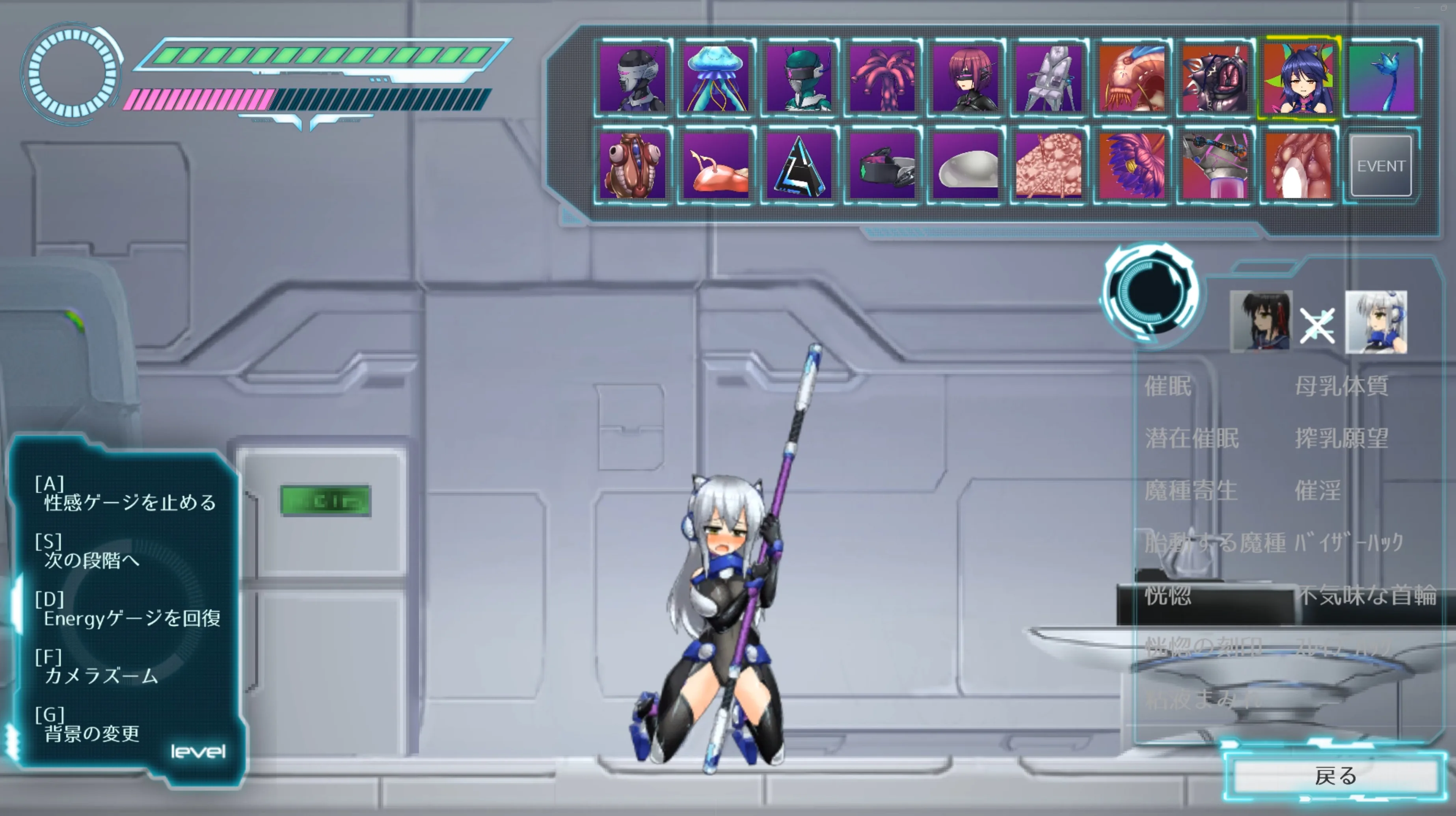This screenshot has height=816, width=1456.
Task: Select the 催眠 status entry
Action: point(1168,387)
